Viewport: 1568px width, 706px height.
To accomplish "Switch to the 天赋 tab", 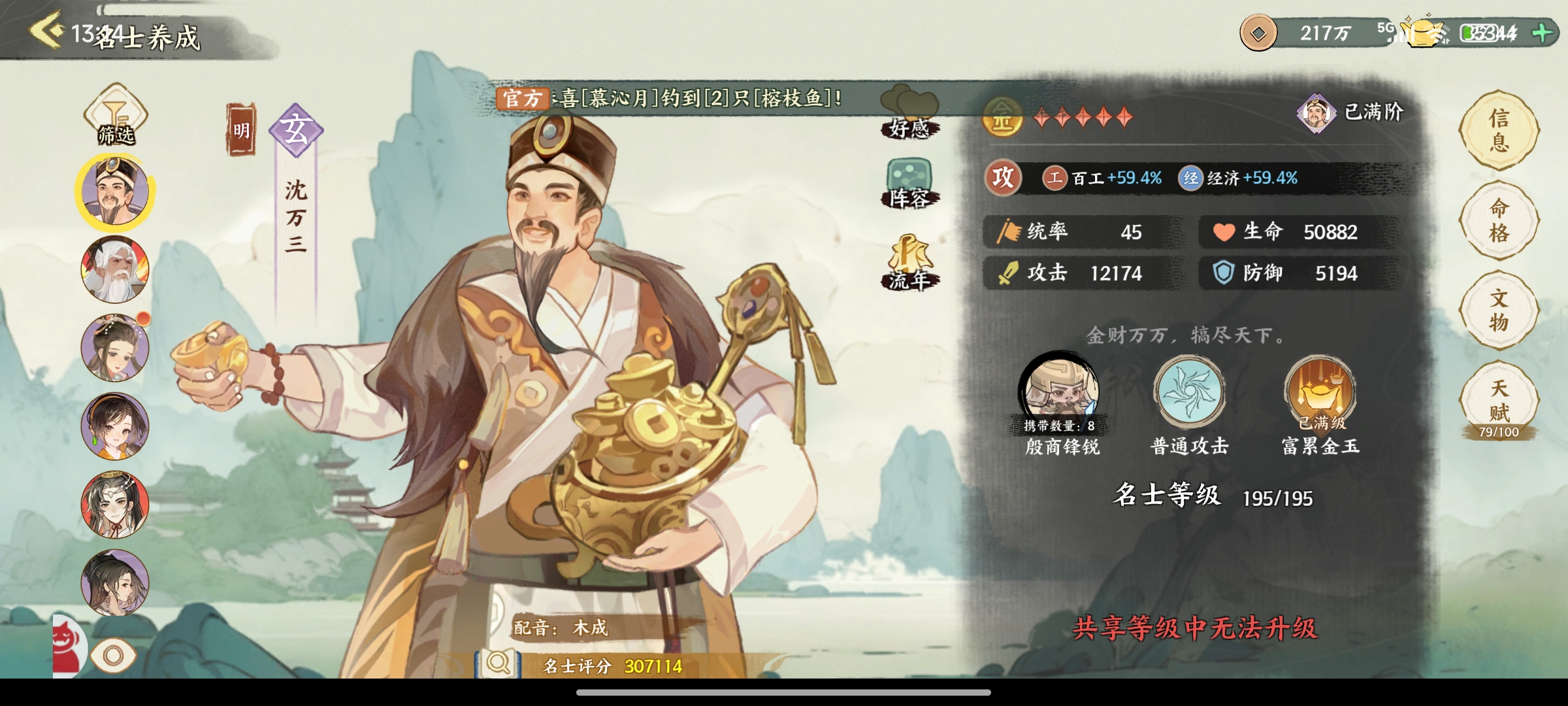I will tap(1499, 401).
